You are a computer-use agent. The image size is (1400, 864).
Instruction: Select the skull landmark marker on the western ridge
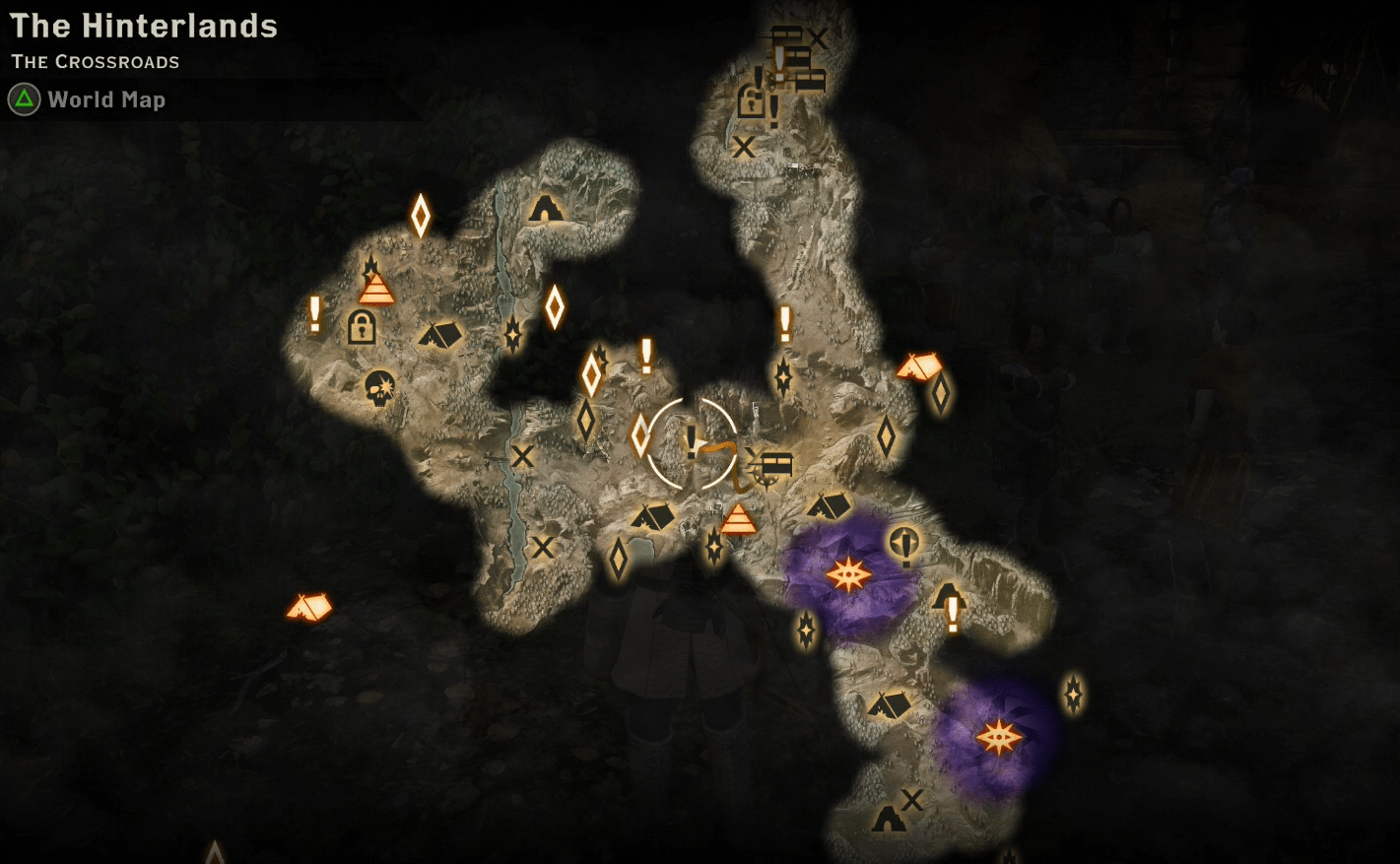[x=380, y=388]
